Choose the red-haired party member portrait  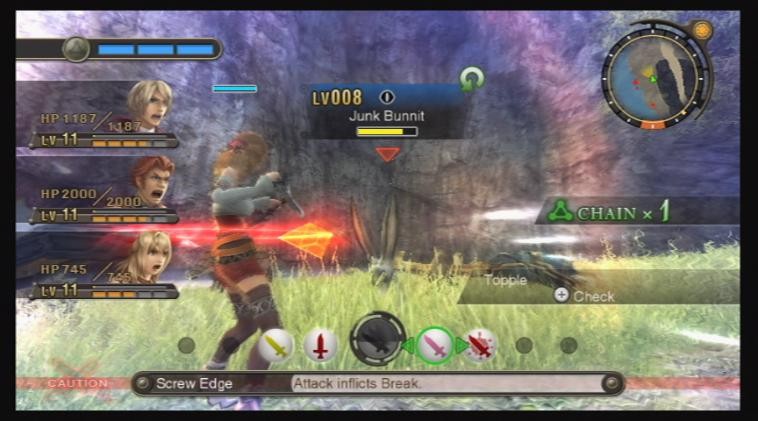152,181
